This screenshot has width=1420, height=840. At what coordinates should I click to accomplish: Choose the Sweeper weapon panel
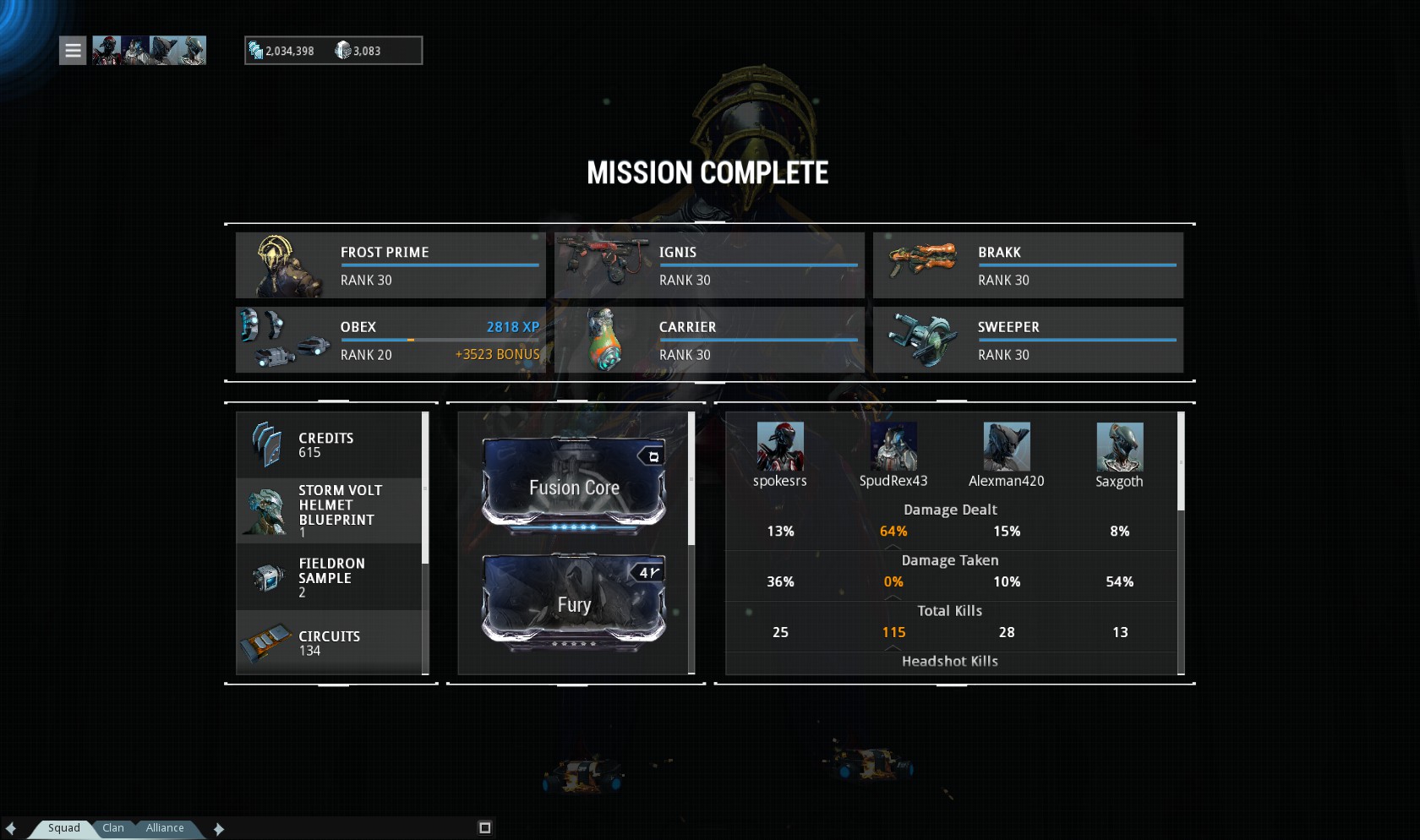point(1028,340)
